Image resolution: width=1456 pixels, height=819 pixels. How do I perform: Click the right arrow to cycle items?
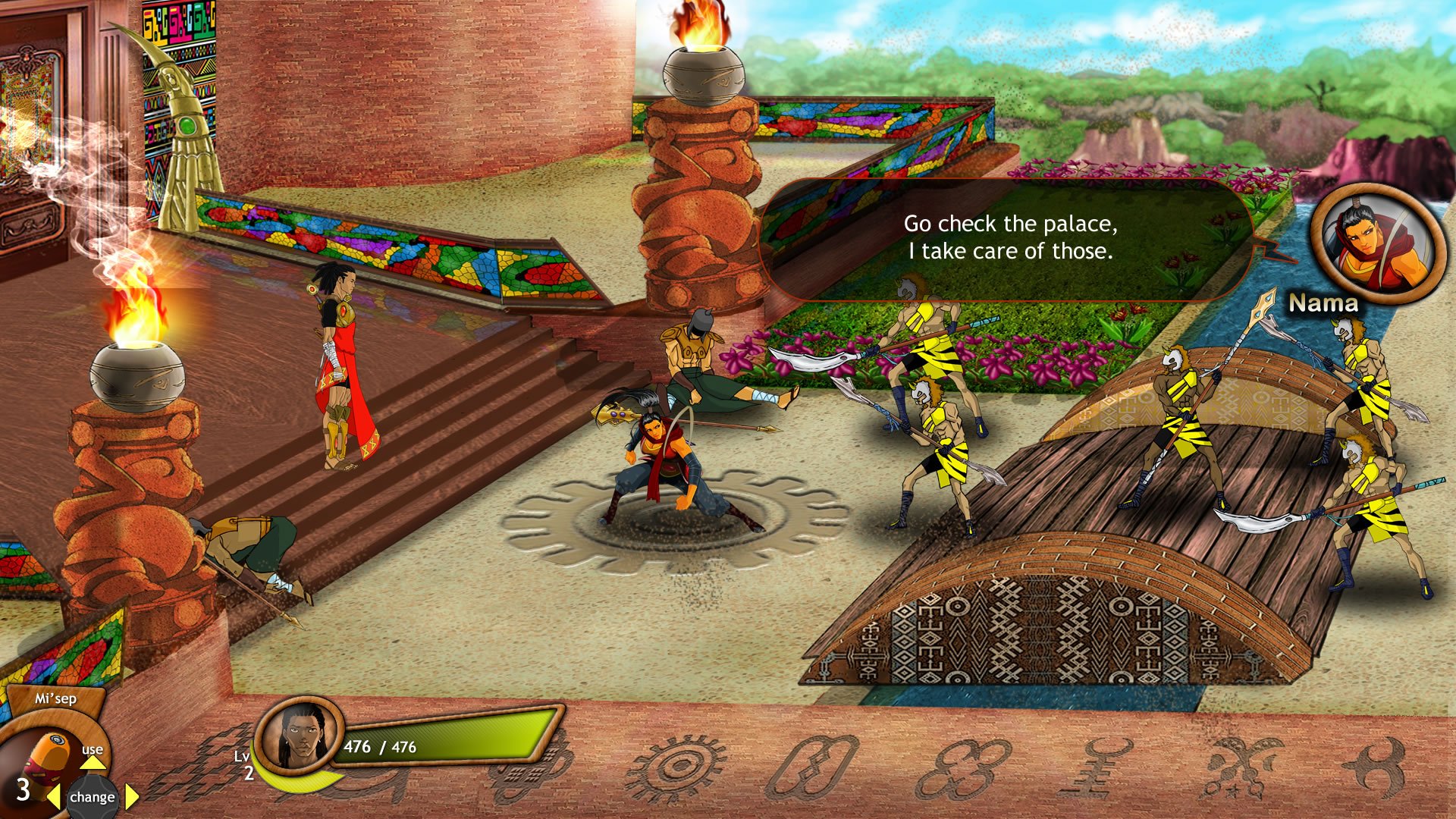pyautogui.click(x=130, y=798)
